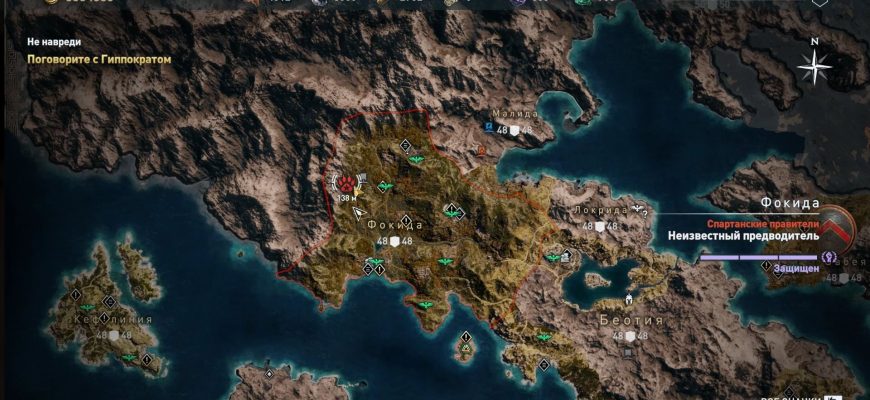
Task: Click the compass rose north indicator
Action: pyautogui.click(x=816, y=66)
